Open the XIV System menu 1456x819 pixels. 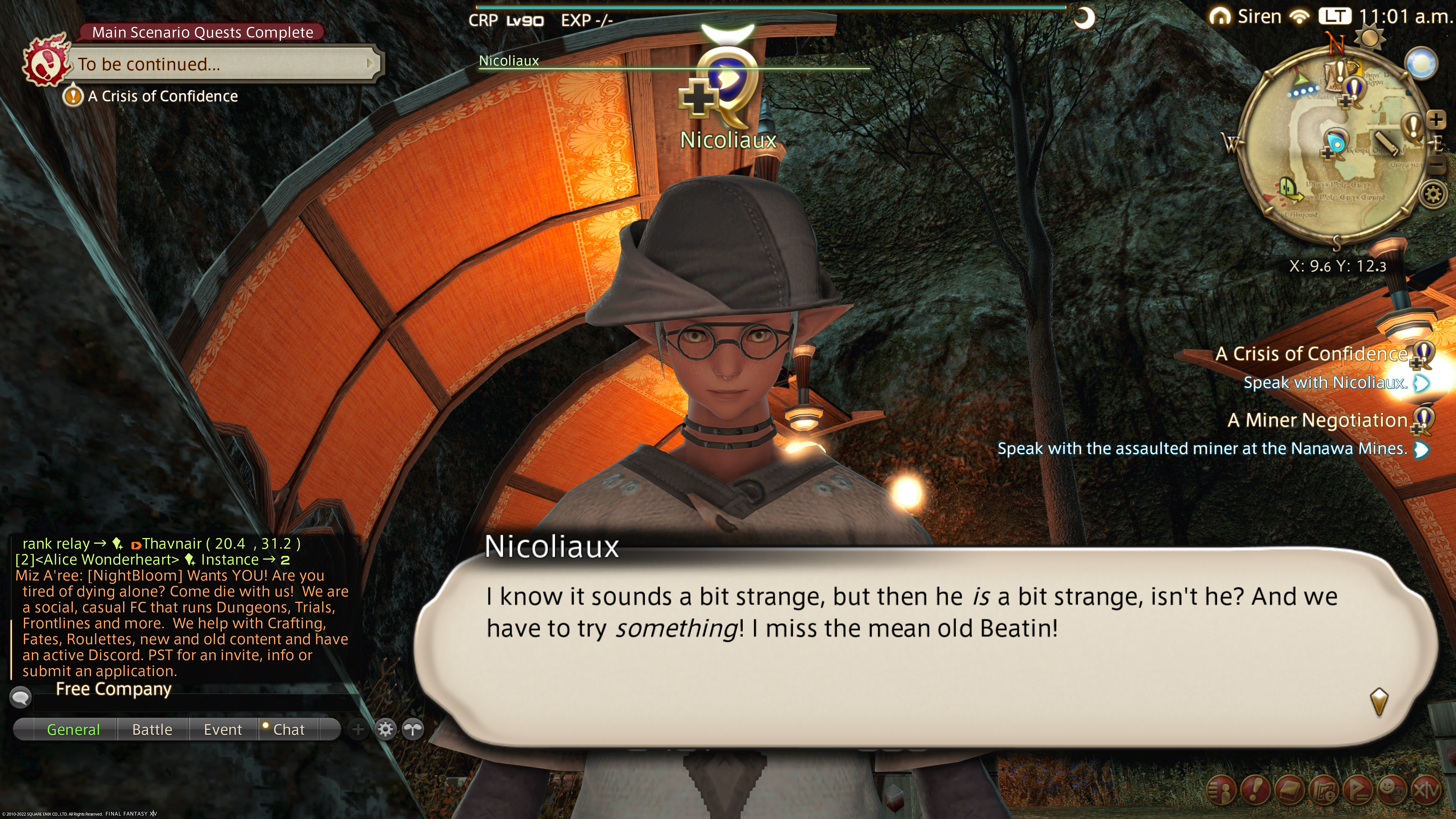[x=1426, y=790]
